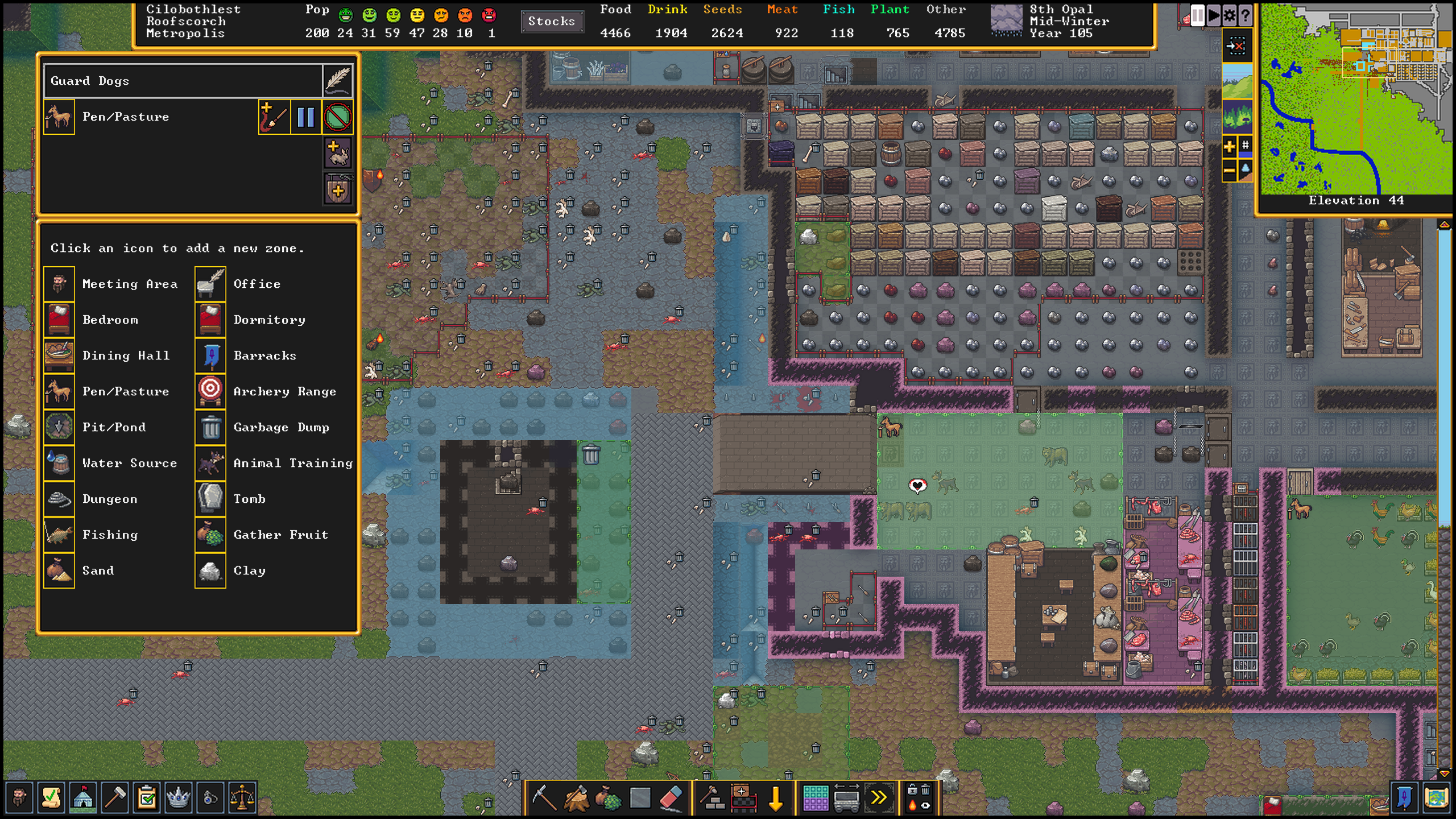Expand extra tools with the double chevron
The height and width of the screenshot is (819, 1456).
[x=878, y=797]
